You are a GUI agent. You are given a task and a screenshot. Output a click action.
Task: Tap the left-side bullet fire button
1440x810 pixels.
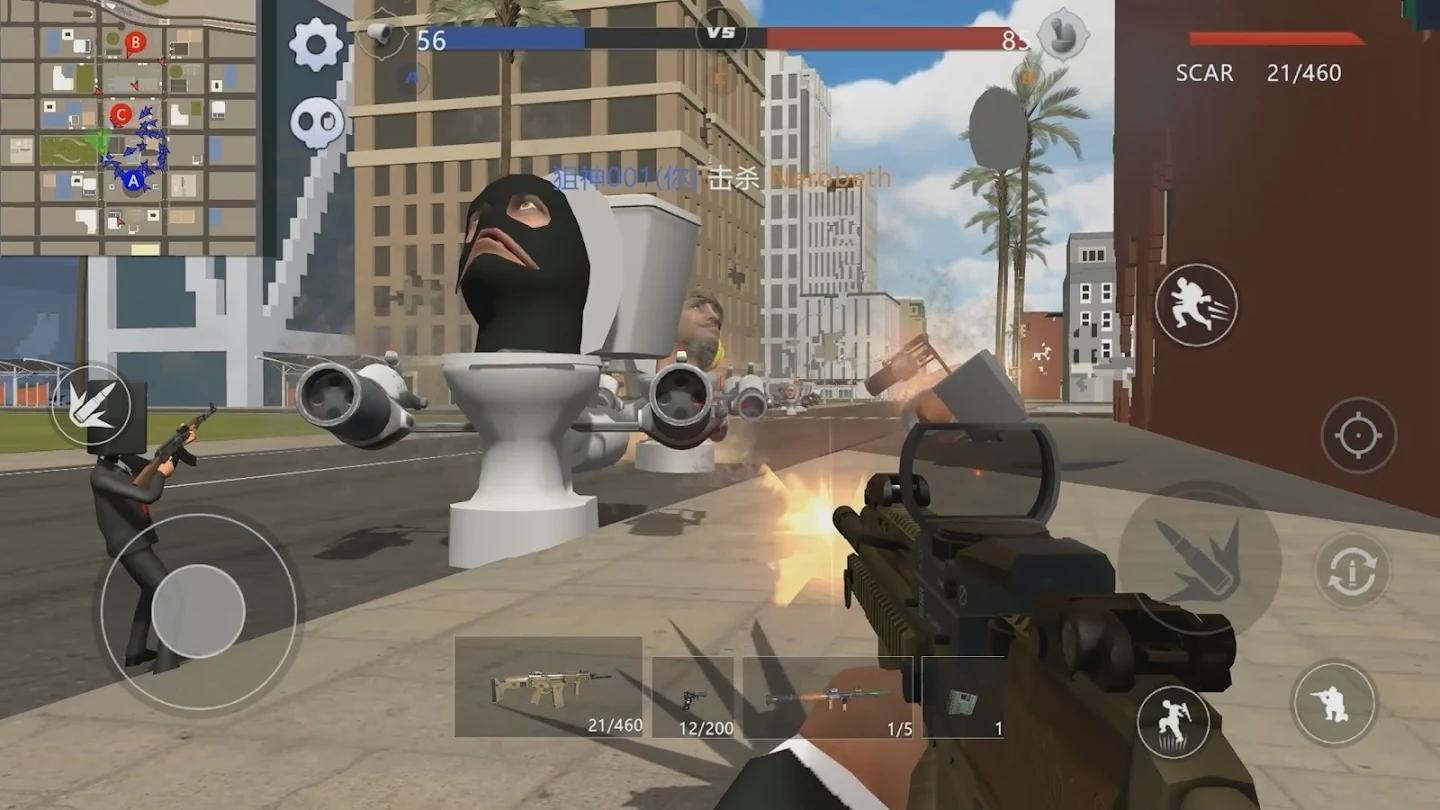pyautogui.click(x=91, y=405)
